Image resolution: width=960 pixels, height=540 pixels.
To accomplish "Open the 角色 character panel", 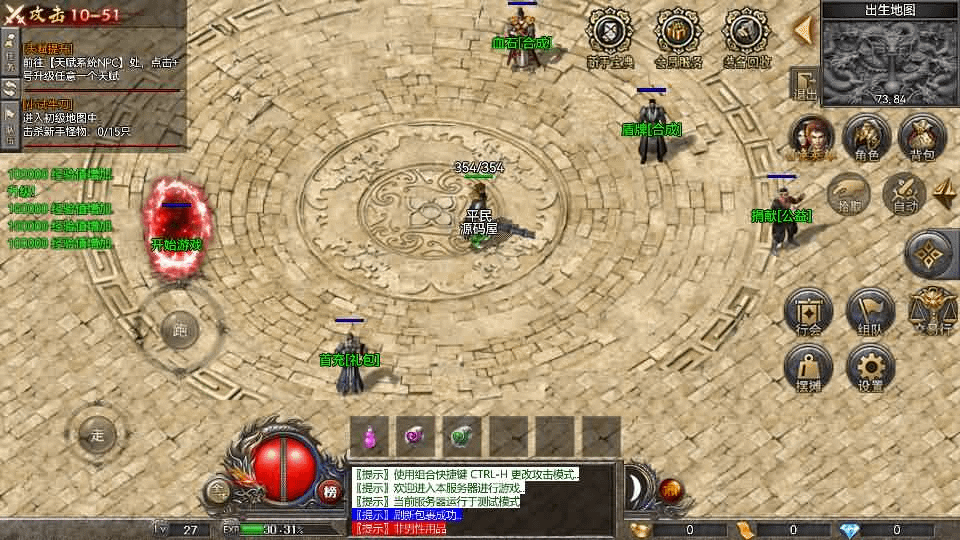I will (x=866, y=137).
